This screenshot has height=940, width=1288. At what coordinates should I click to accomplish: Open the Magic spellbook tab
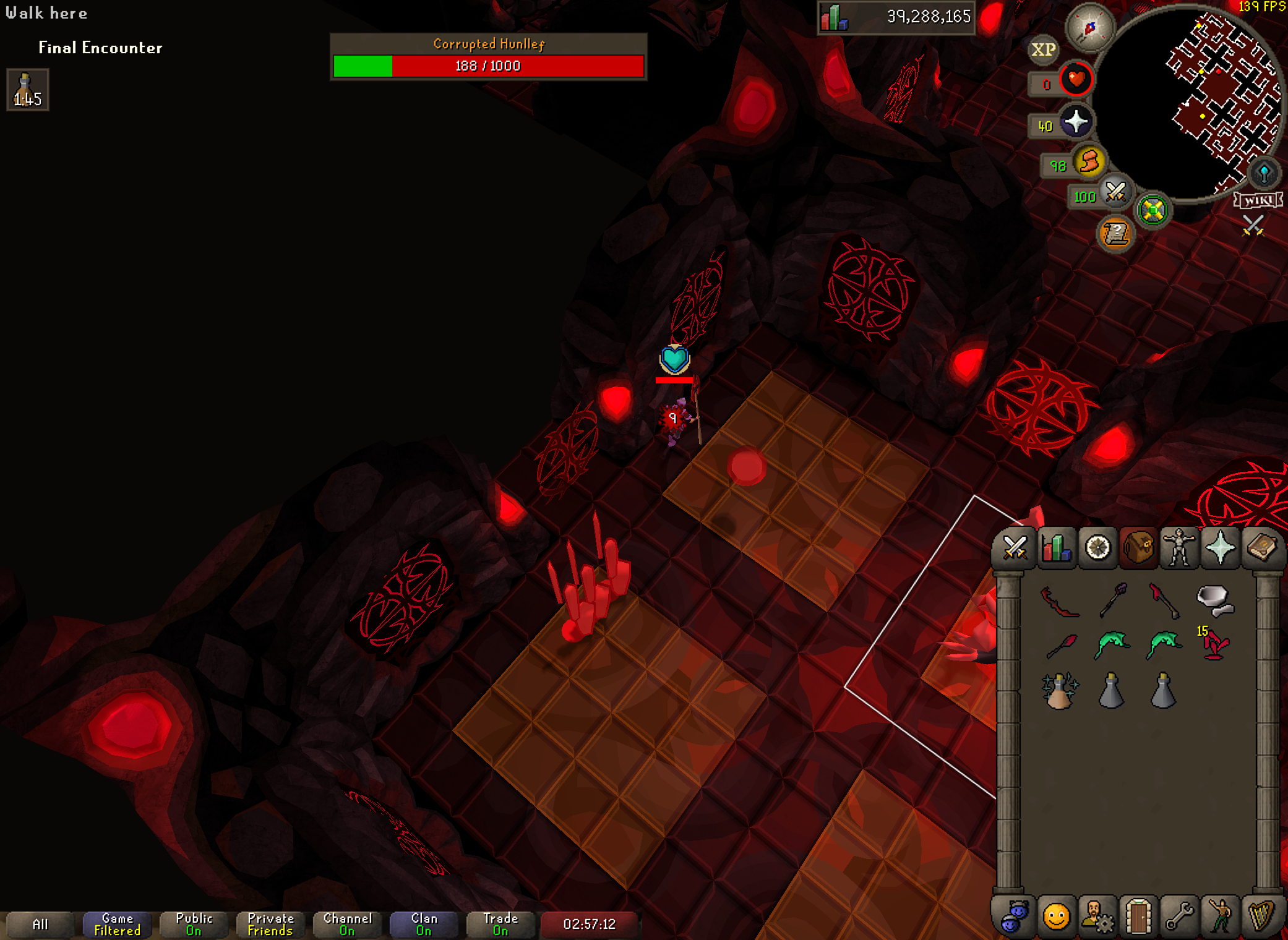(1261, 548)
